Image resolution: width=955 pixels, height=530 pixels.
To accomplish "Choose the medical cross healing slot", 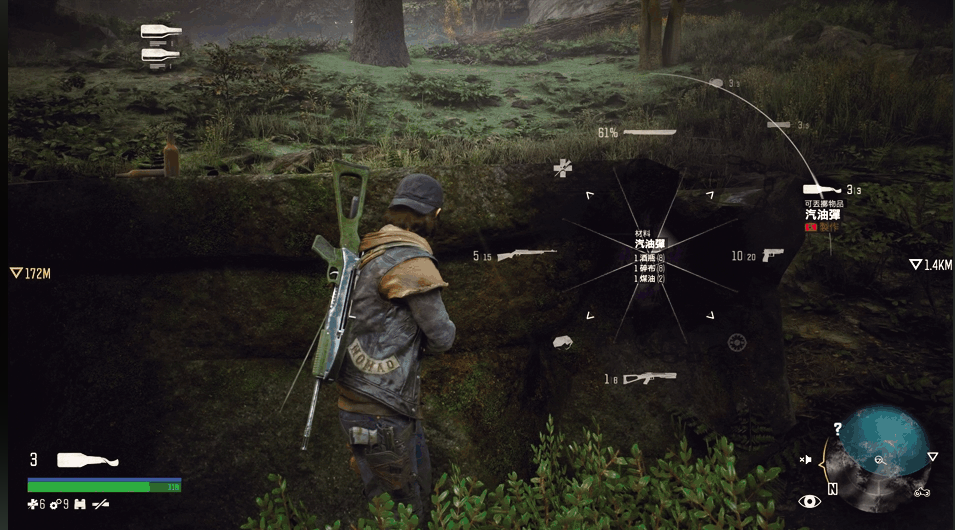I will pos(564,168).
